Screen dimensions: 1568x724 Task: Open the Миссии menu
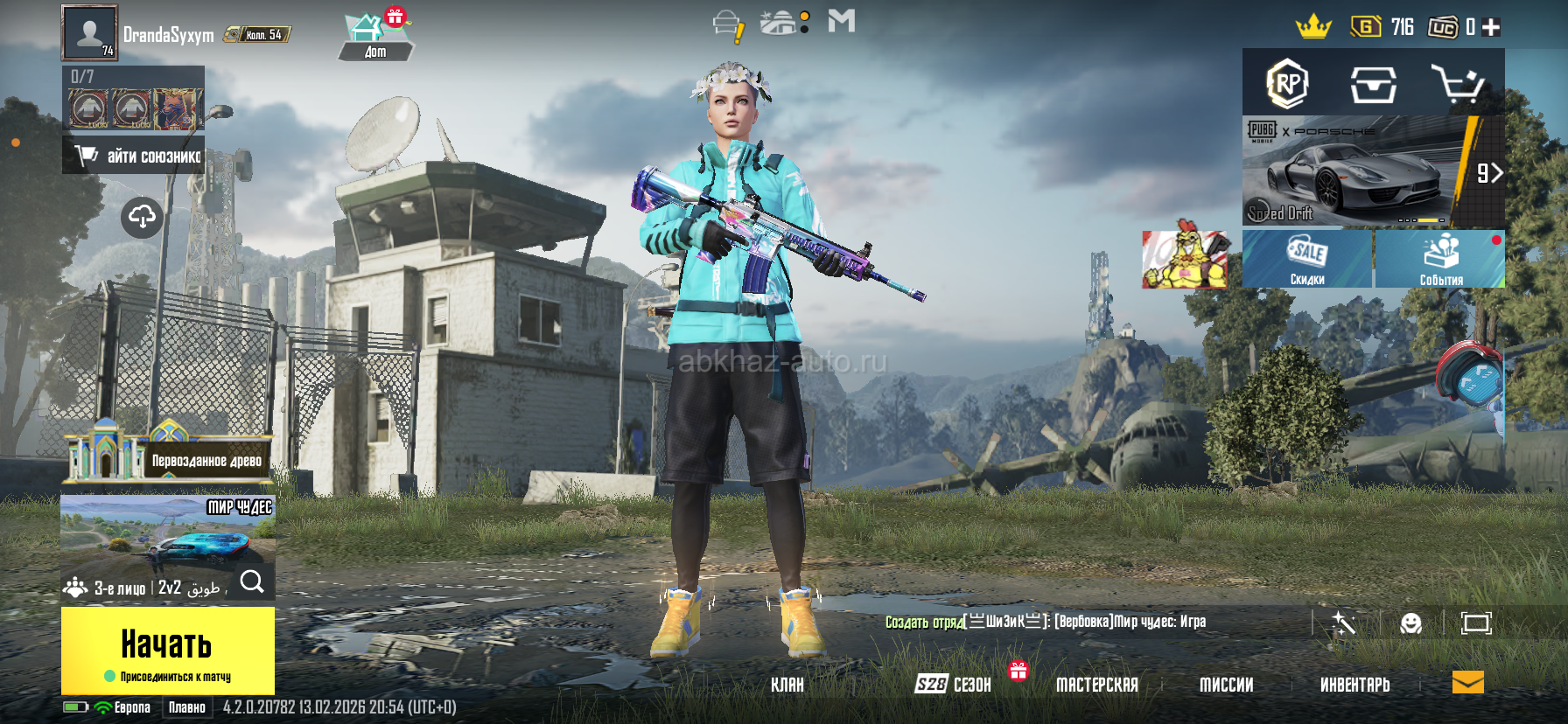point(1226,685)
